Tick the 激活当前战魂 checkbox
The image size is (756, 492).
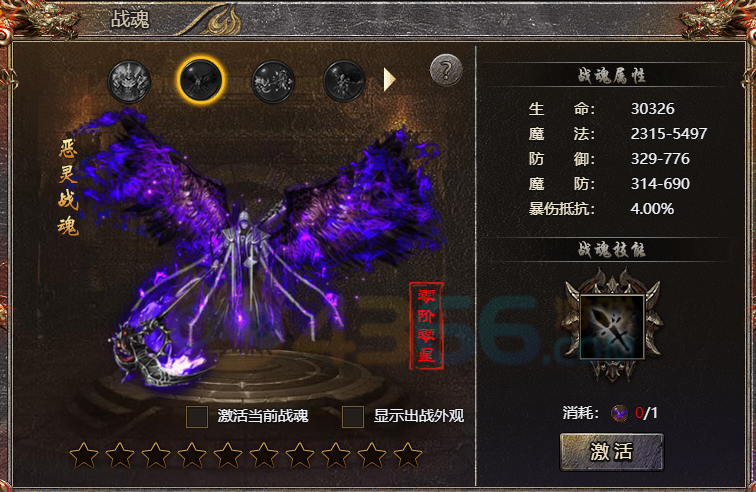197,416
